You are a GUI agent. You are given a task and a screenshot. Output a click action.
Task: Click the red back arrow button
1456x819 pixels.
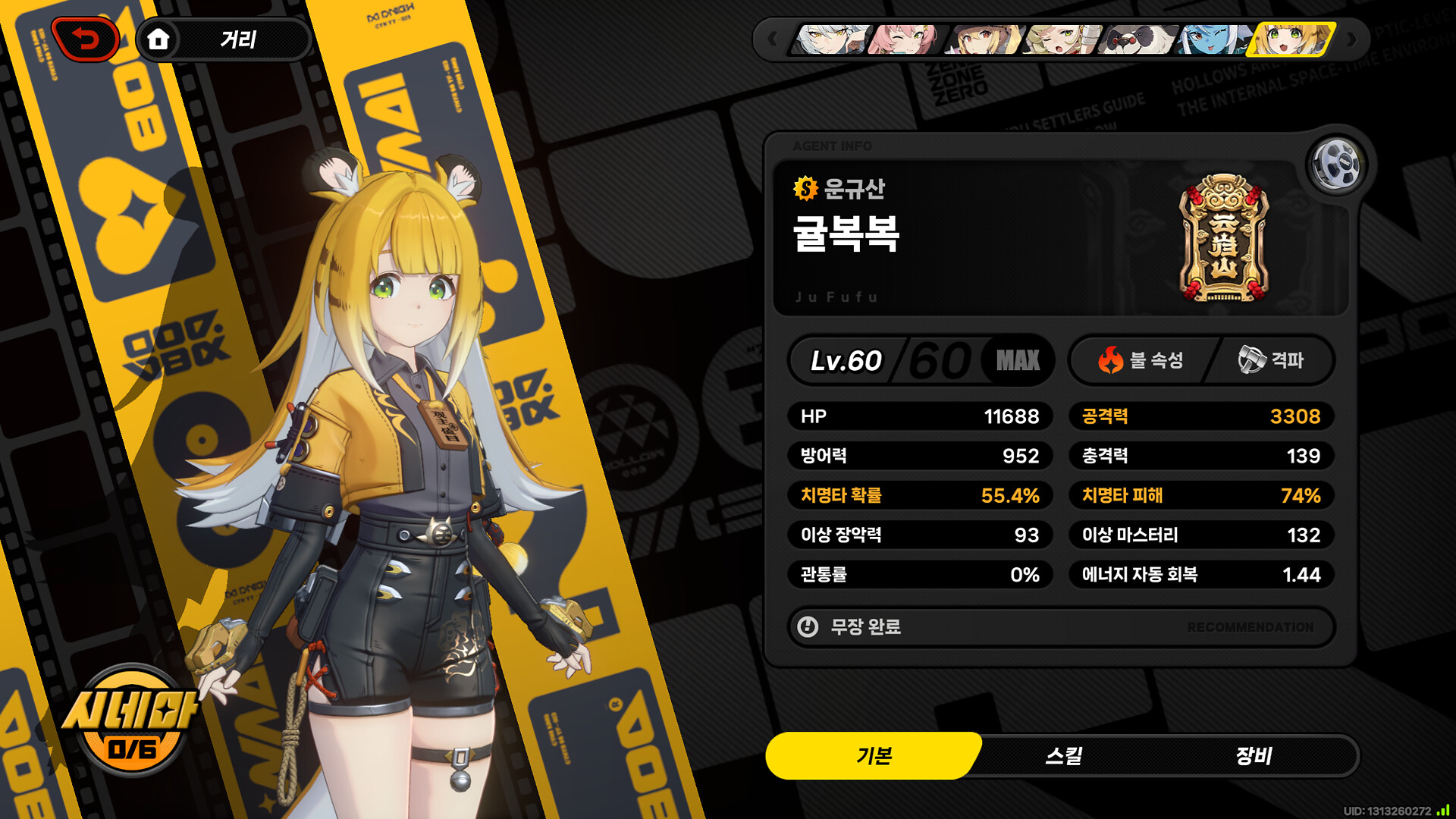coord(86,39)
